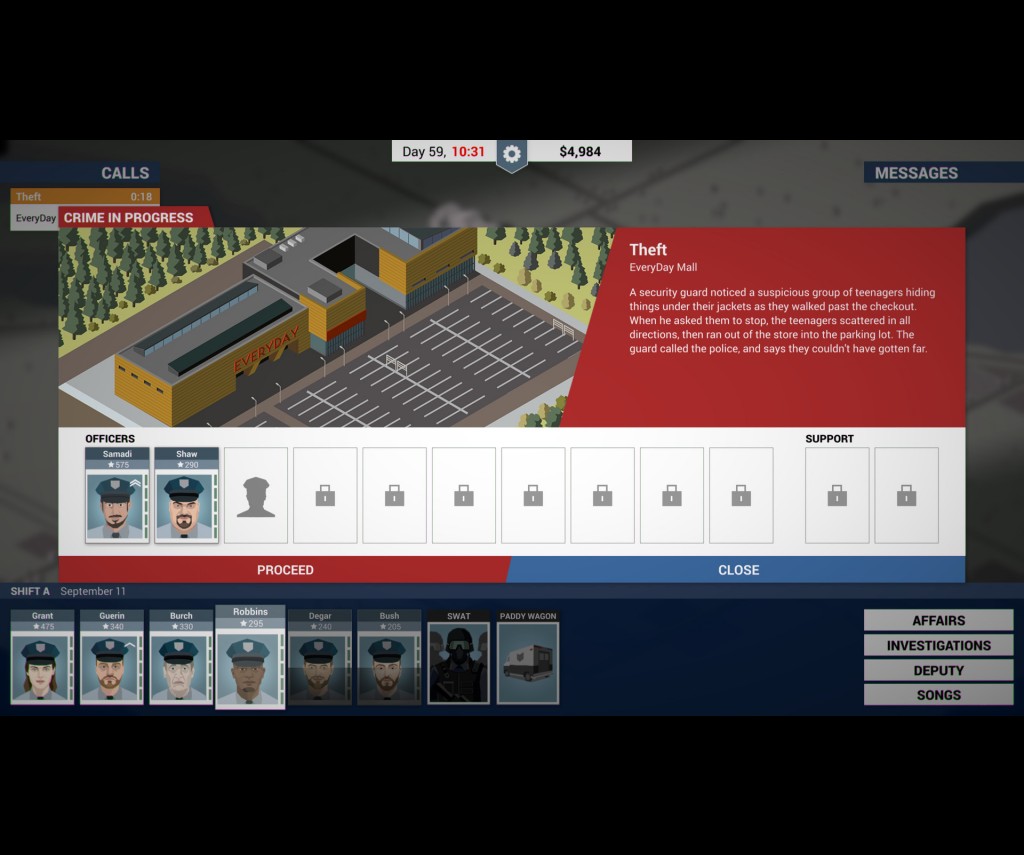Open the Songs list
Screen dimensions: 1024x855
click(x=938, y=695)
